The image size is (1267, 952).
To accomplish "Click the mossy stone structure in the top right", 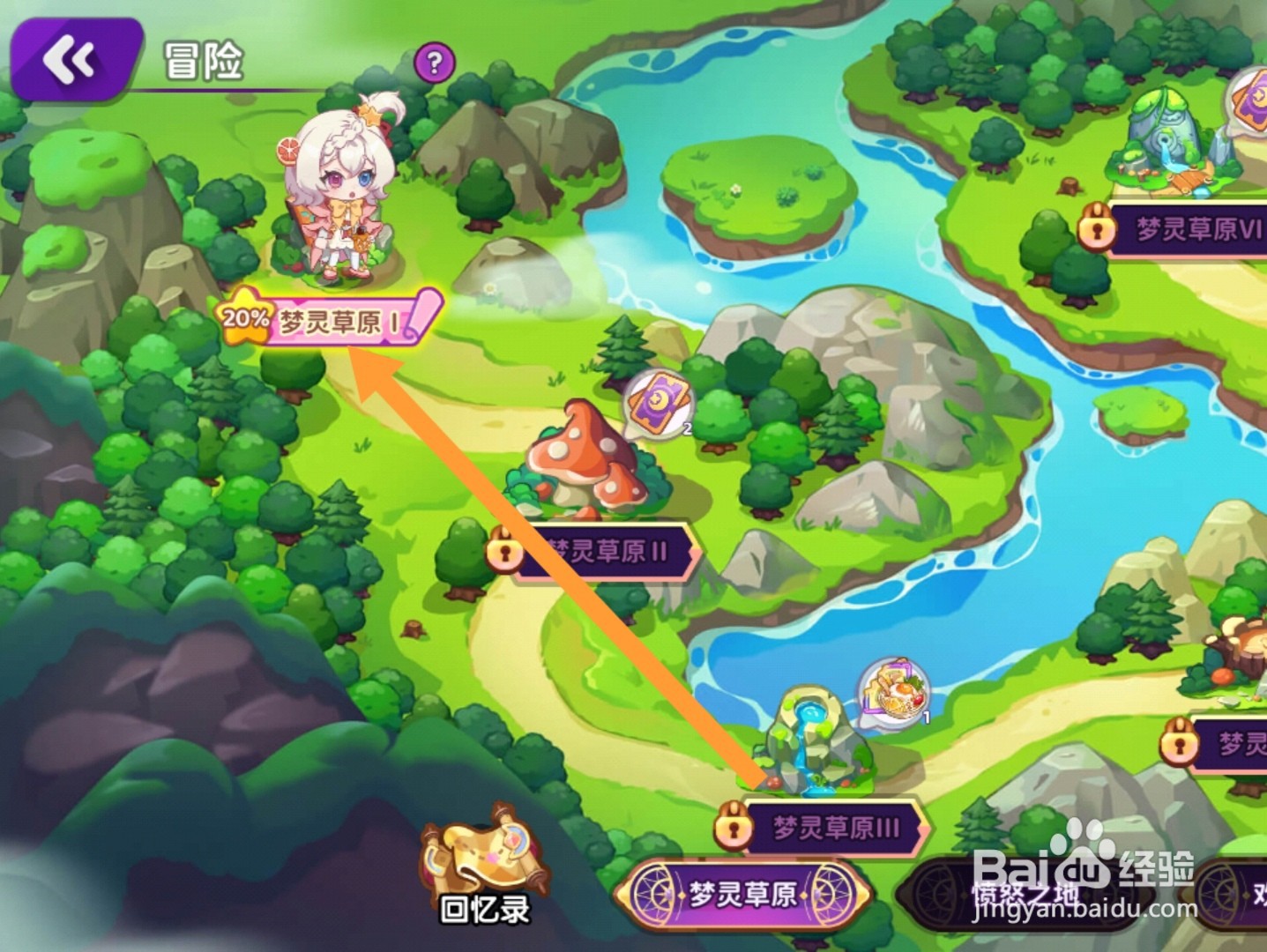I will tap(1166, 132).
